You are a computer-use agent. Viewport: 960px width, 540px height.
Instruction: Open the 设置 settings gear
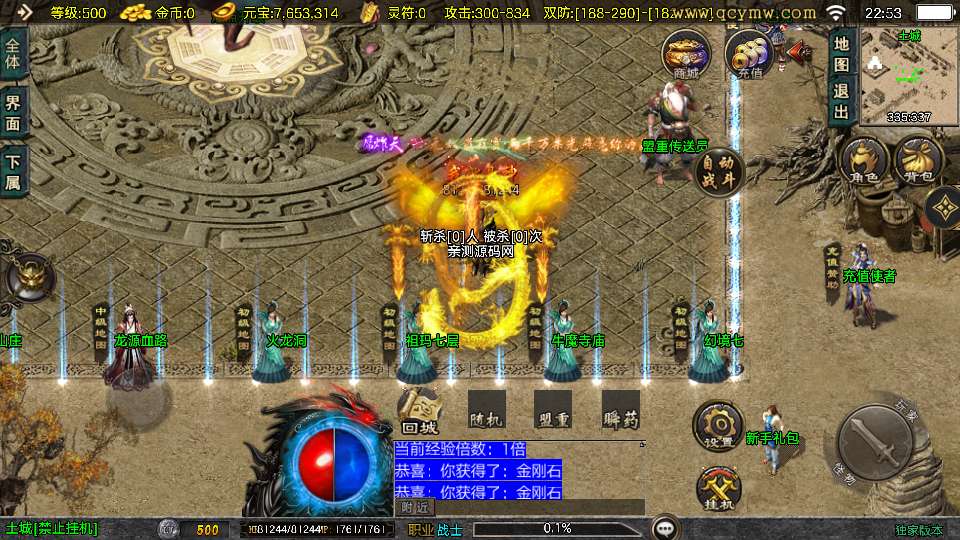tap(717, 427)
